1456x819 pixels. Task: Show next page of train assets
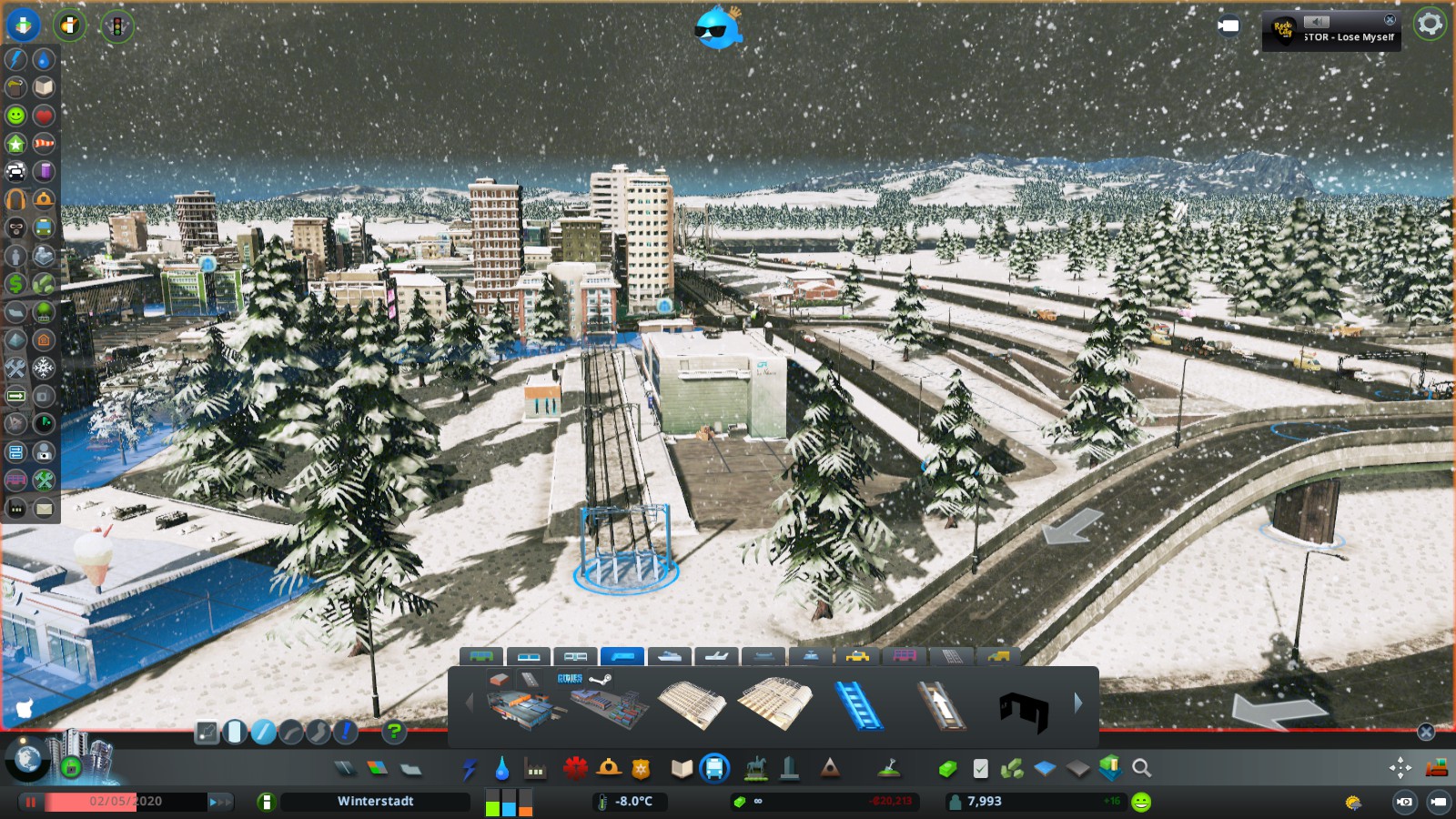tap(1078, 703)
